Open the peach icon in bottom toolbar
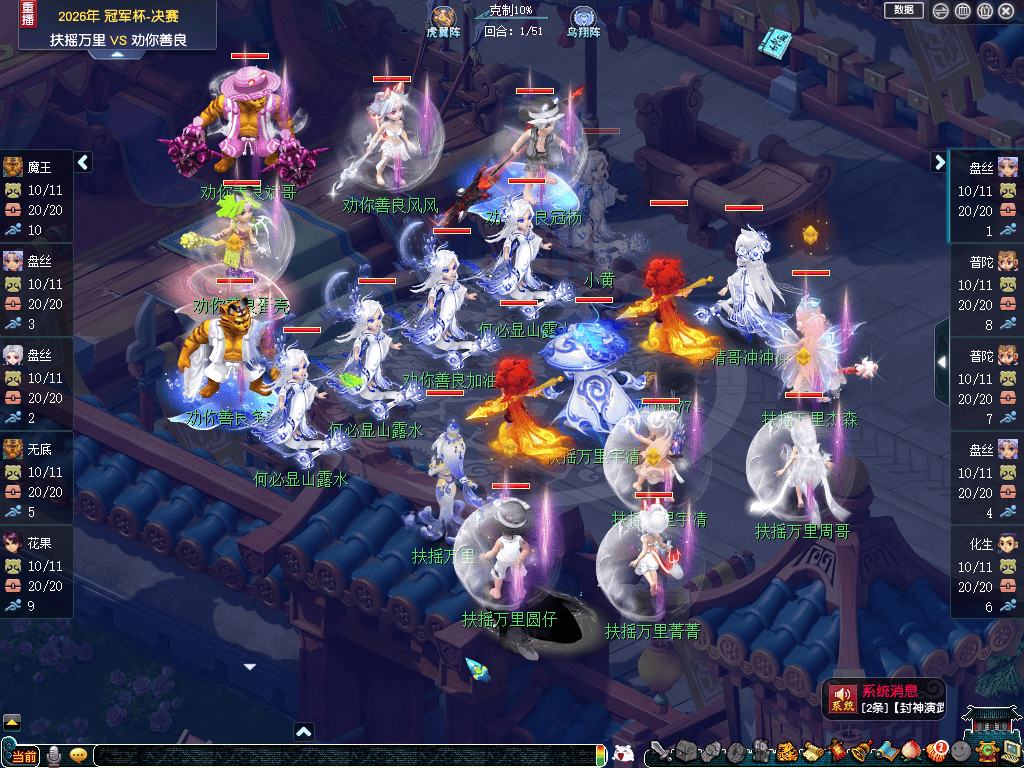The image size is (1024, 768). click(910, 751)
